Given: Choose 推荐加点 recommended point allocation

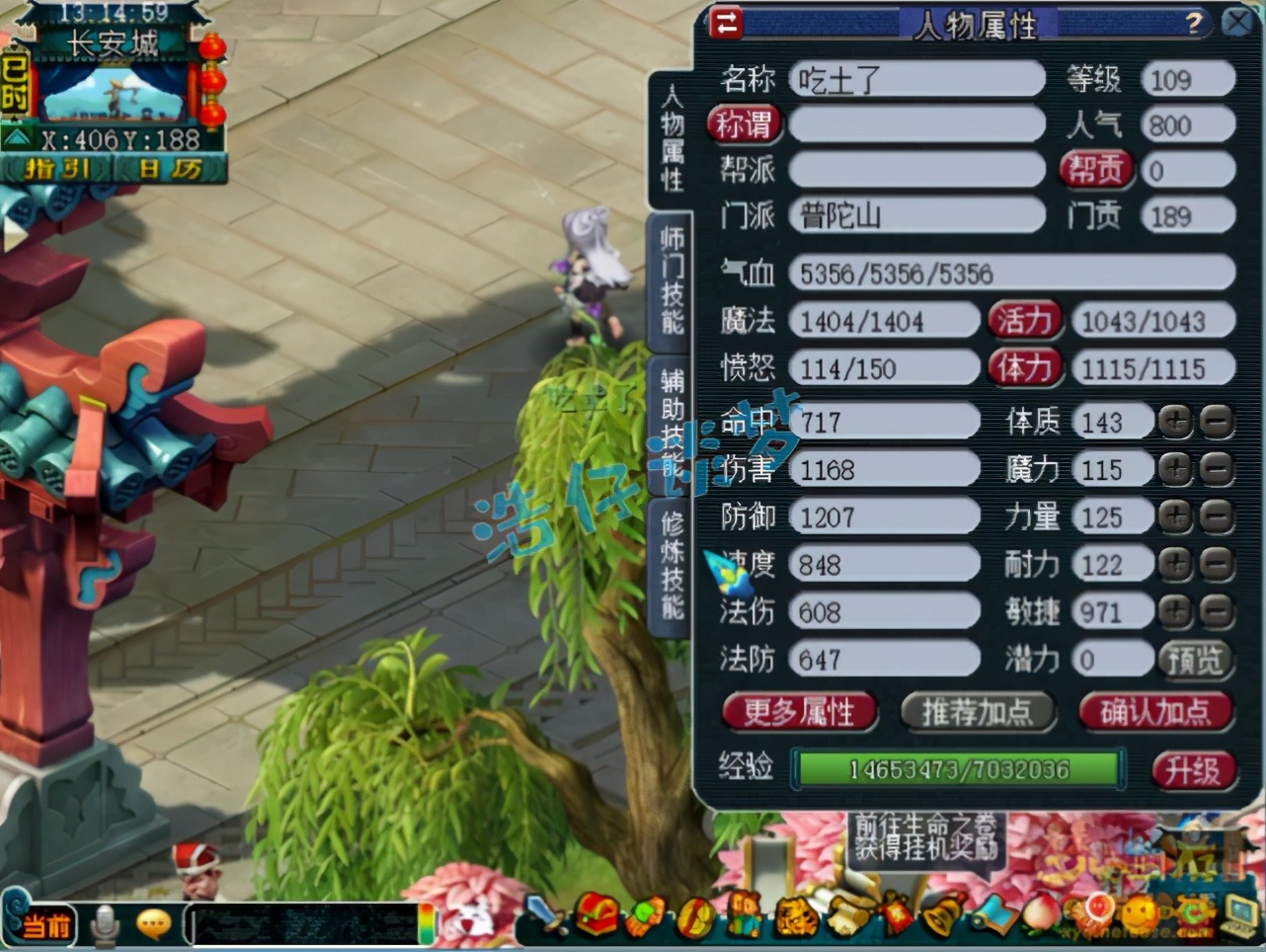Looking at the screenshot, I should point(976,711).
